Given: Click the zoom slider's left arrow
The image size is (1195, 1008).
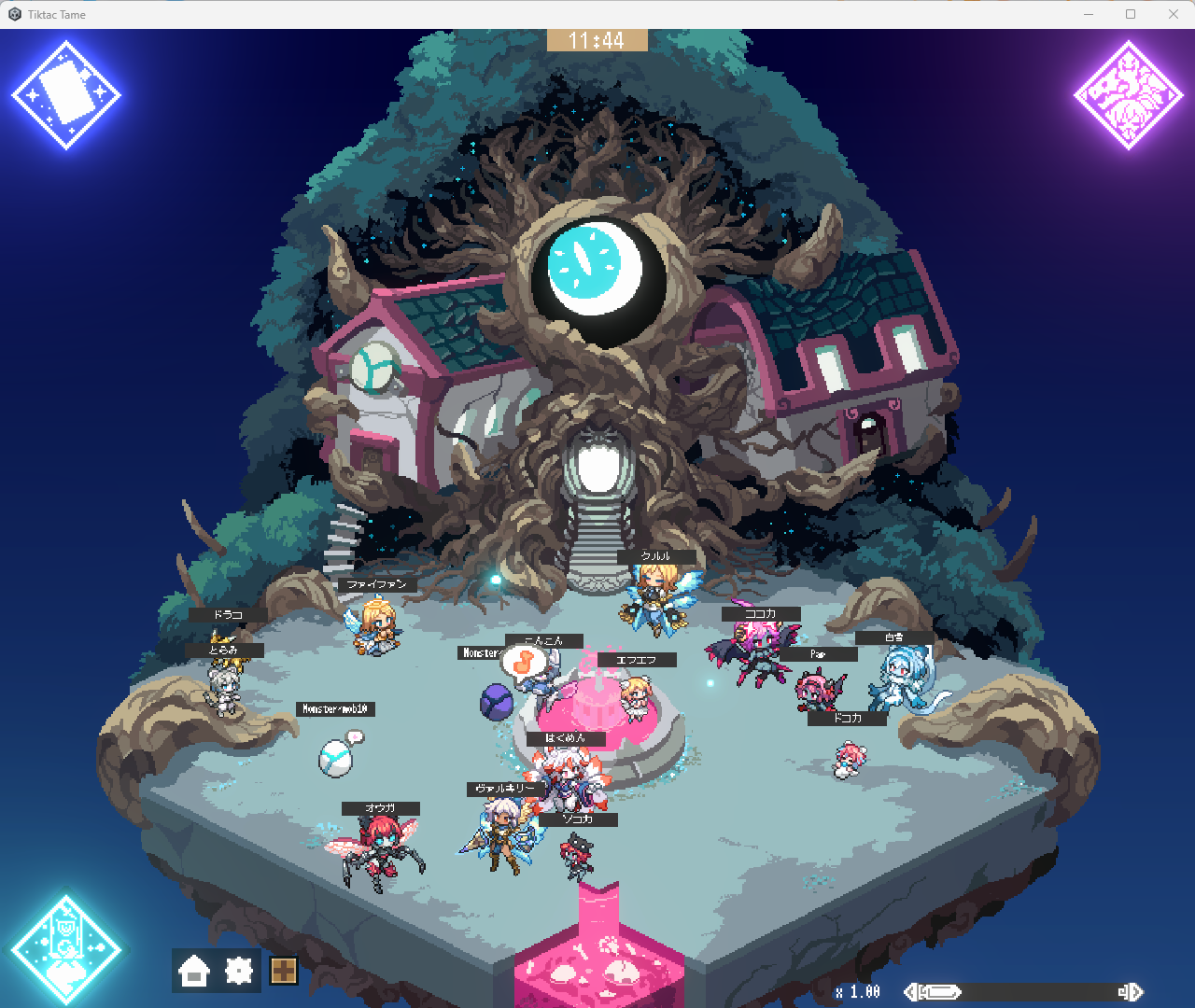Looking at the screenshot, I should [910, 992].
